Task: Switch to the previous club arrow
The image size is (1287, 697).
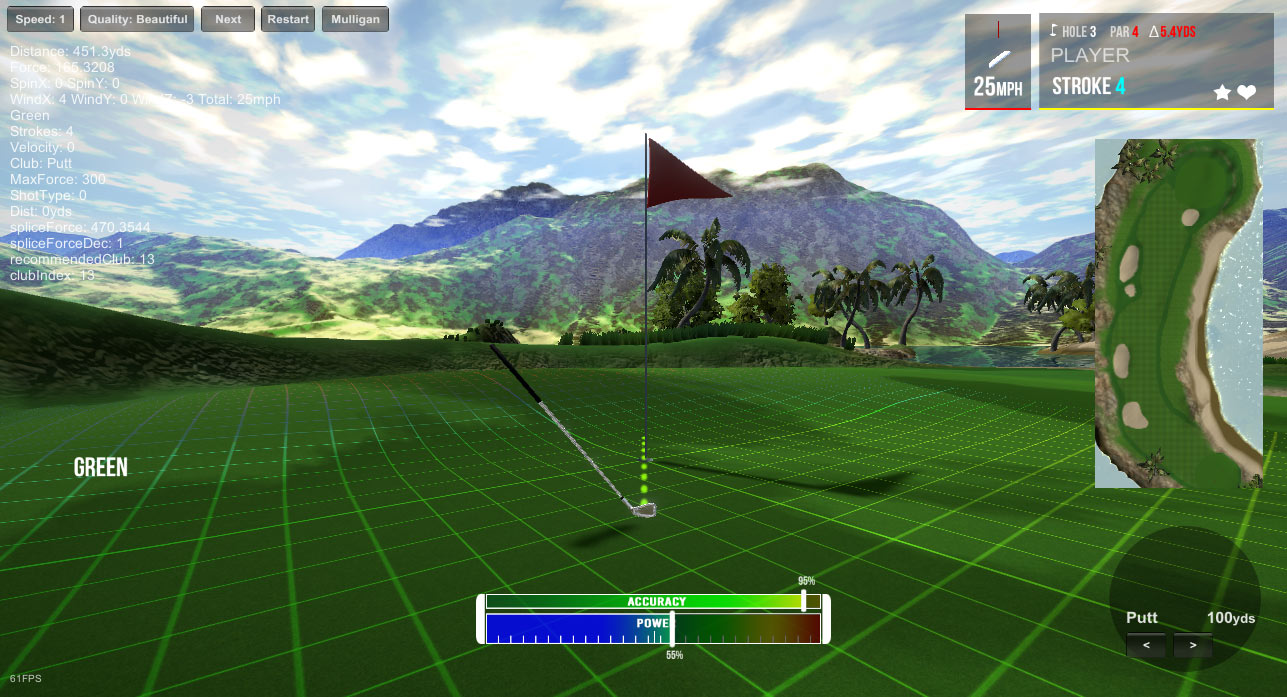Action: pyautogui.click(x=1146, y=646)
